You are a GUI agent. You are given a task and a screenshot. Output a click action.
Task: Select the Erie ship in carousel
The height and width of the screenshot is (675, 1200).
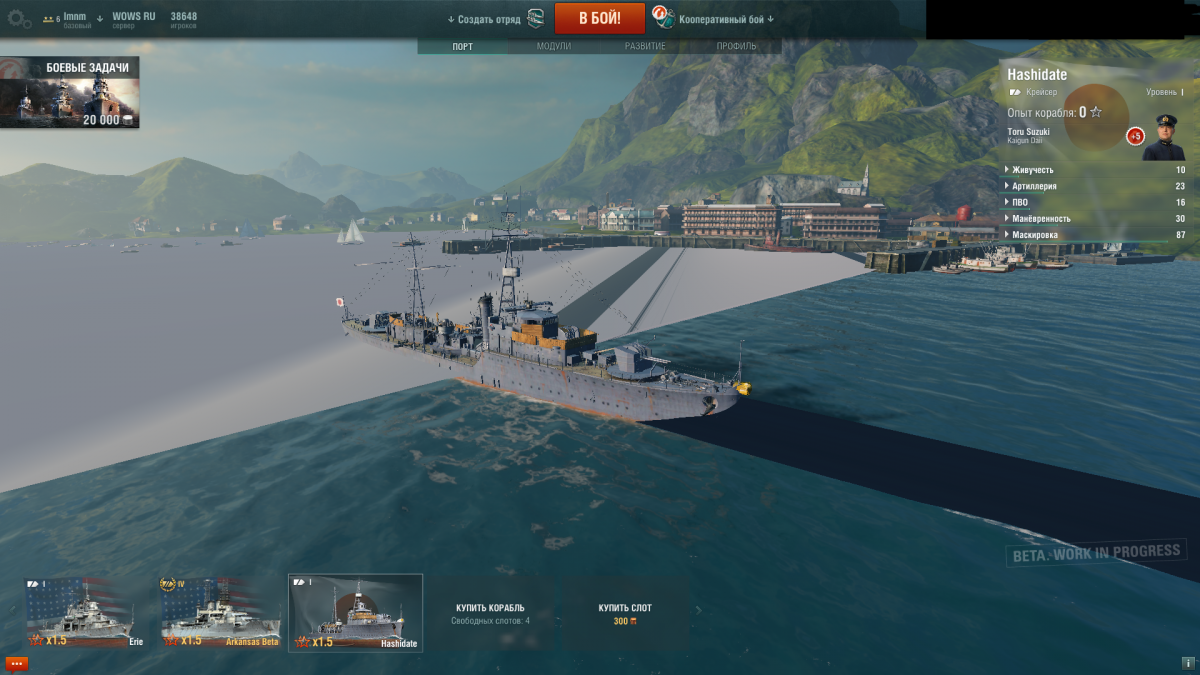80,612
